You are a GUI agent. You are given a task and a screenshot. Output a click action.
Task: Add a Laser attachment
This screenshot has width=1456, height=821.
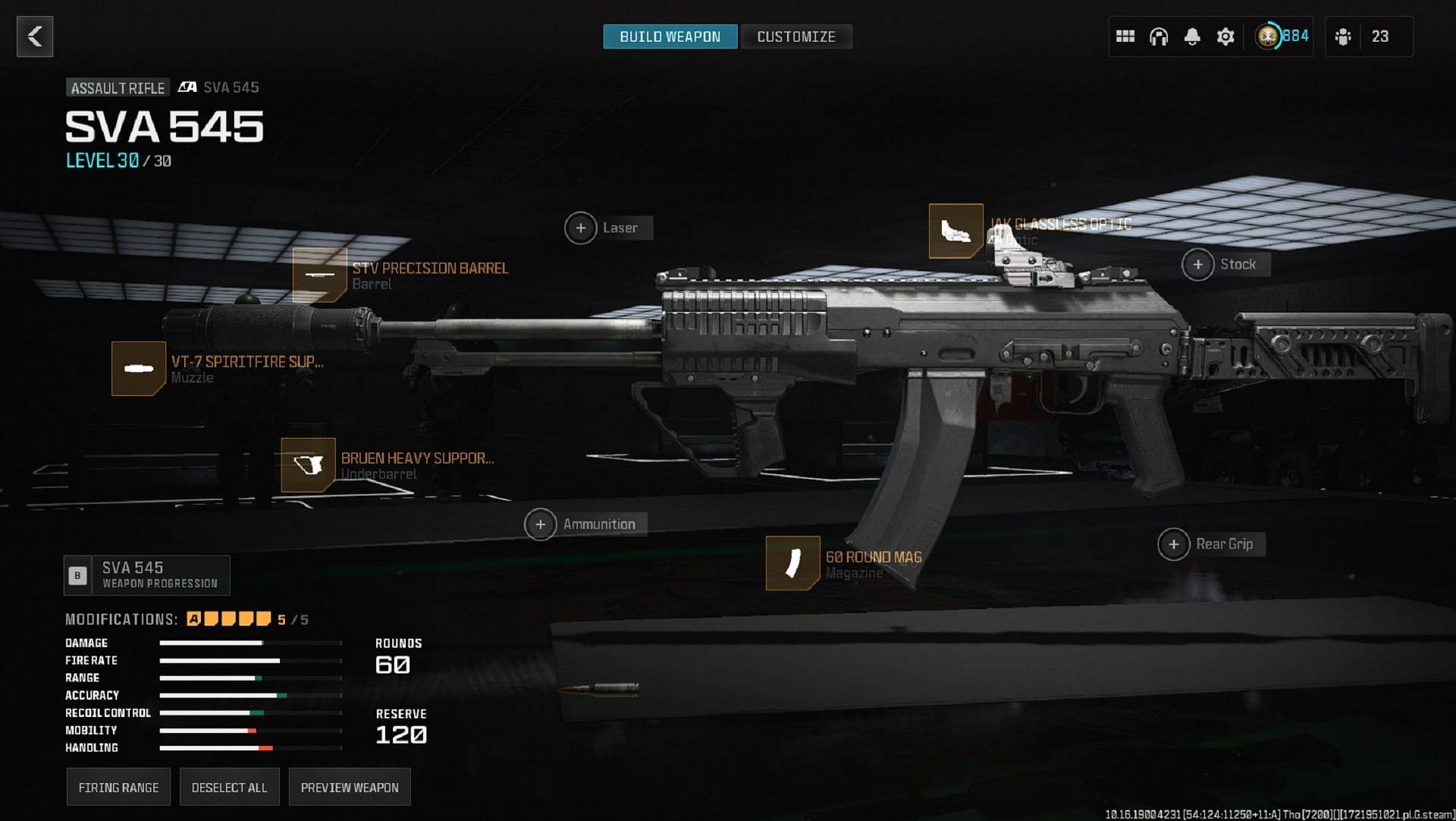tap(581, 228)
